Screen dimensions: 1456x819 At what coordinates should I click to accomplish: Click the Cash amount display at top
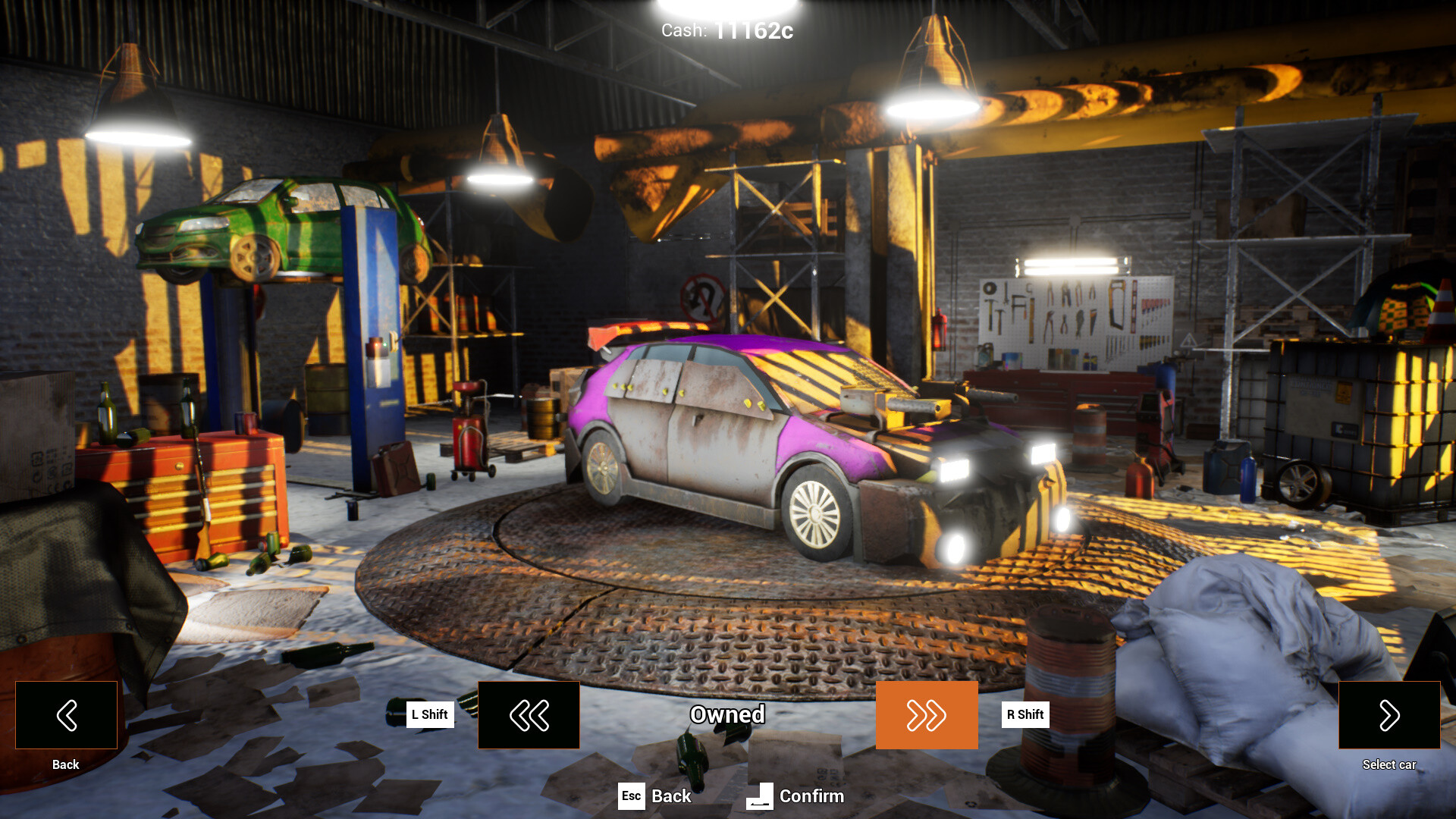tap(727, 30)
